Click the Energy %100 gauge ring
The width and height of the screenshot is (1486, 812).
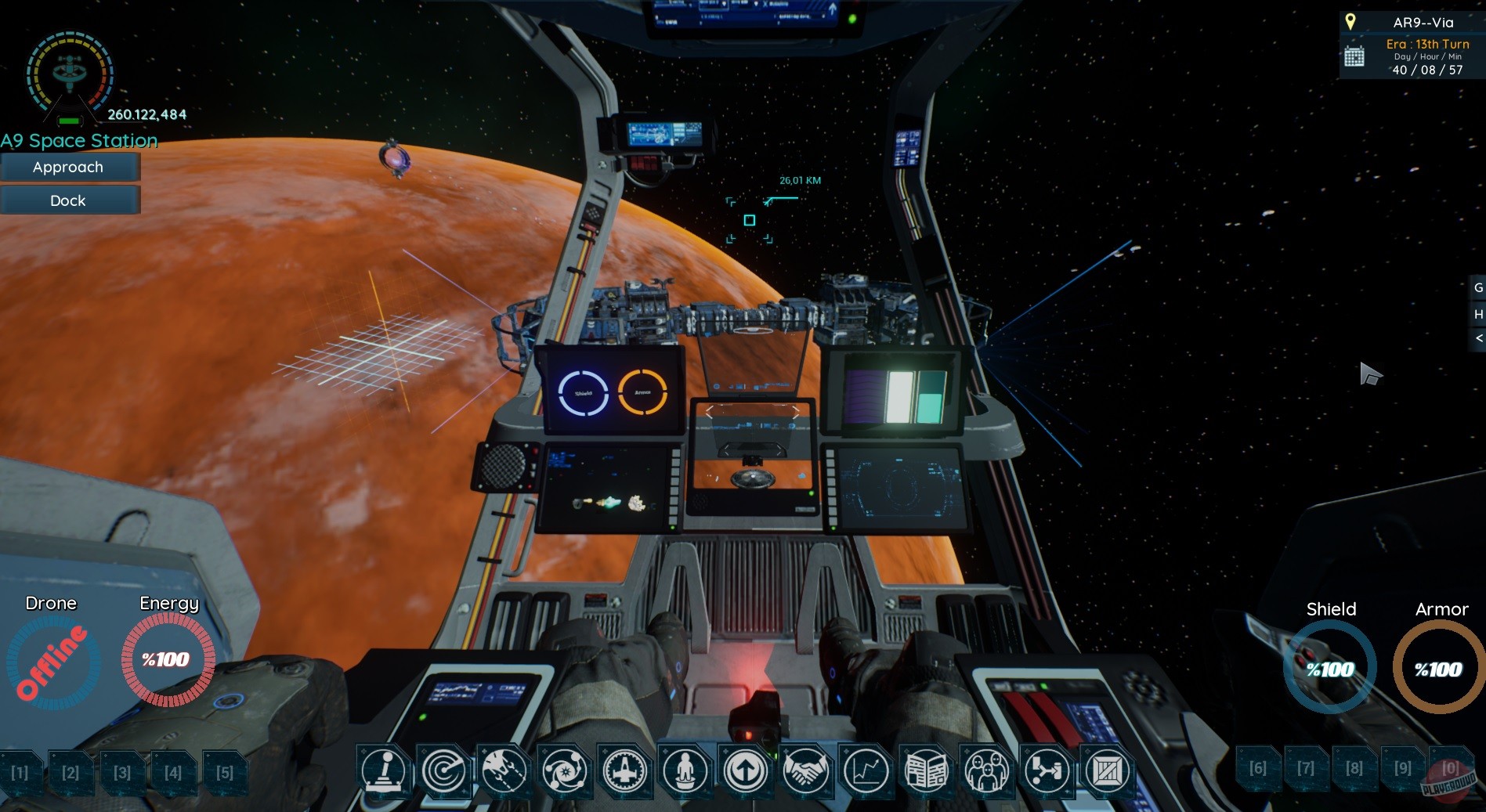(168, 660)
